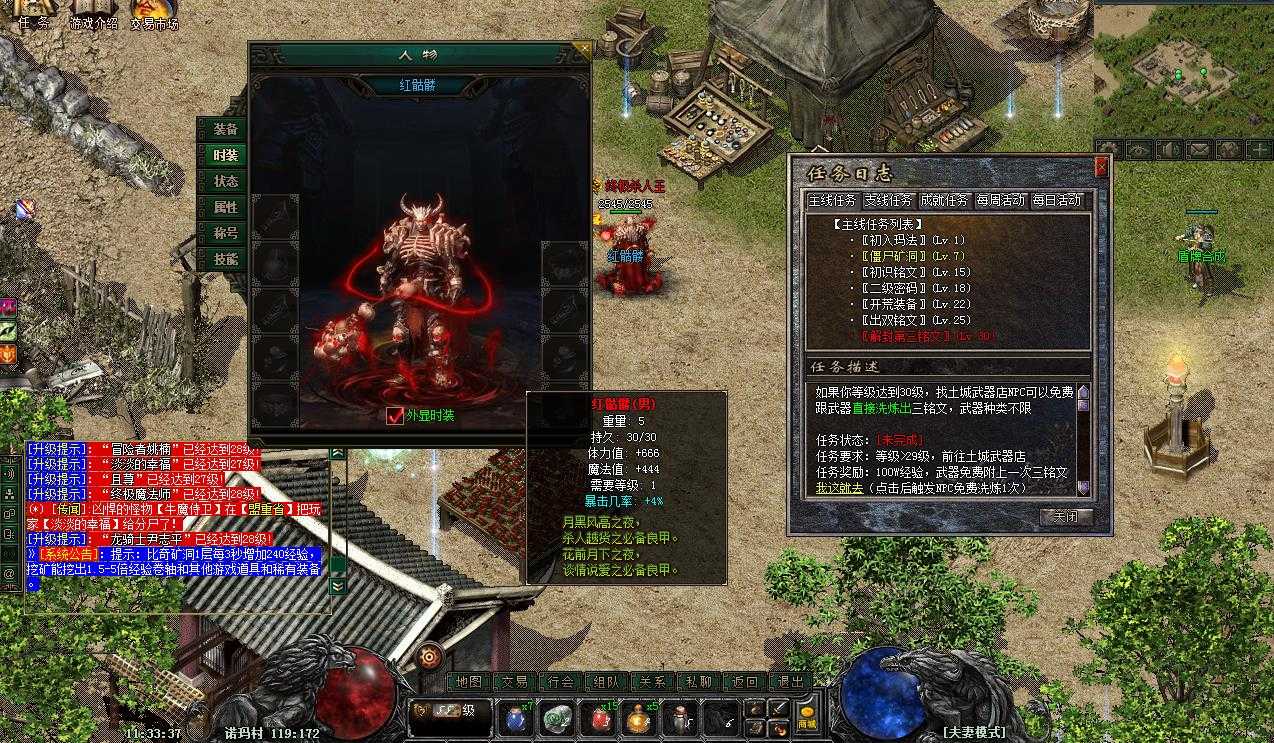
Task: Open the 商城 shop button
Action: click(807, 718)
